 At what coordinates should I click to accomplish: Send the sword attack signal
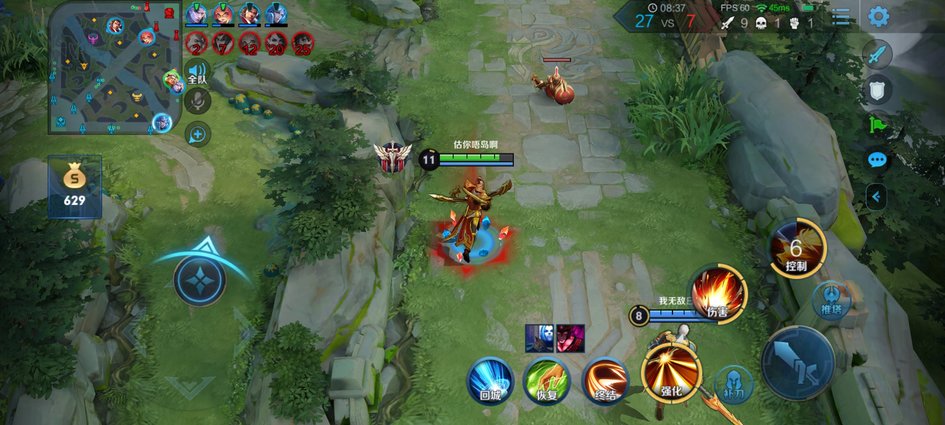coord(877,55)
